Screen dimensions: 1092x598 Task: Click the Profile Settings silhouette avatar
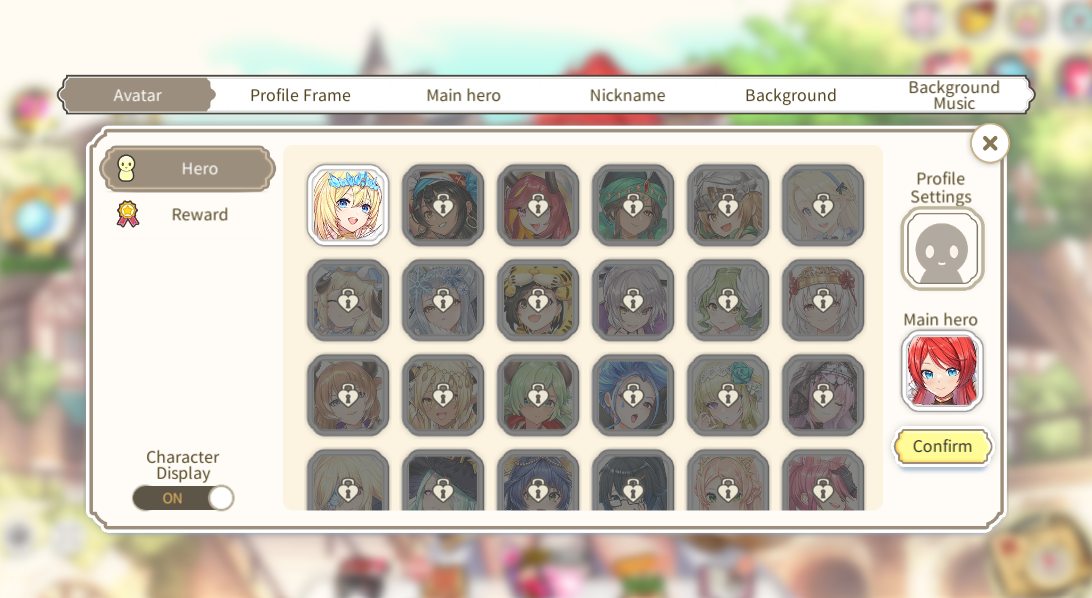942,249
